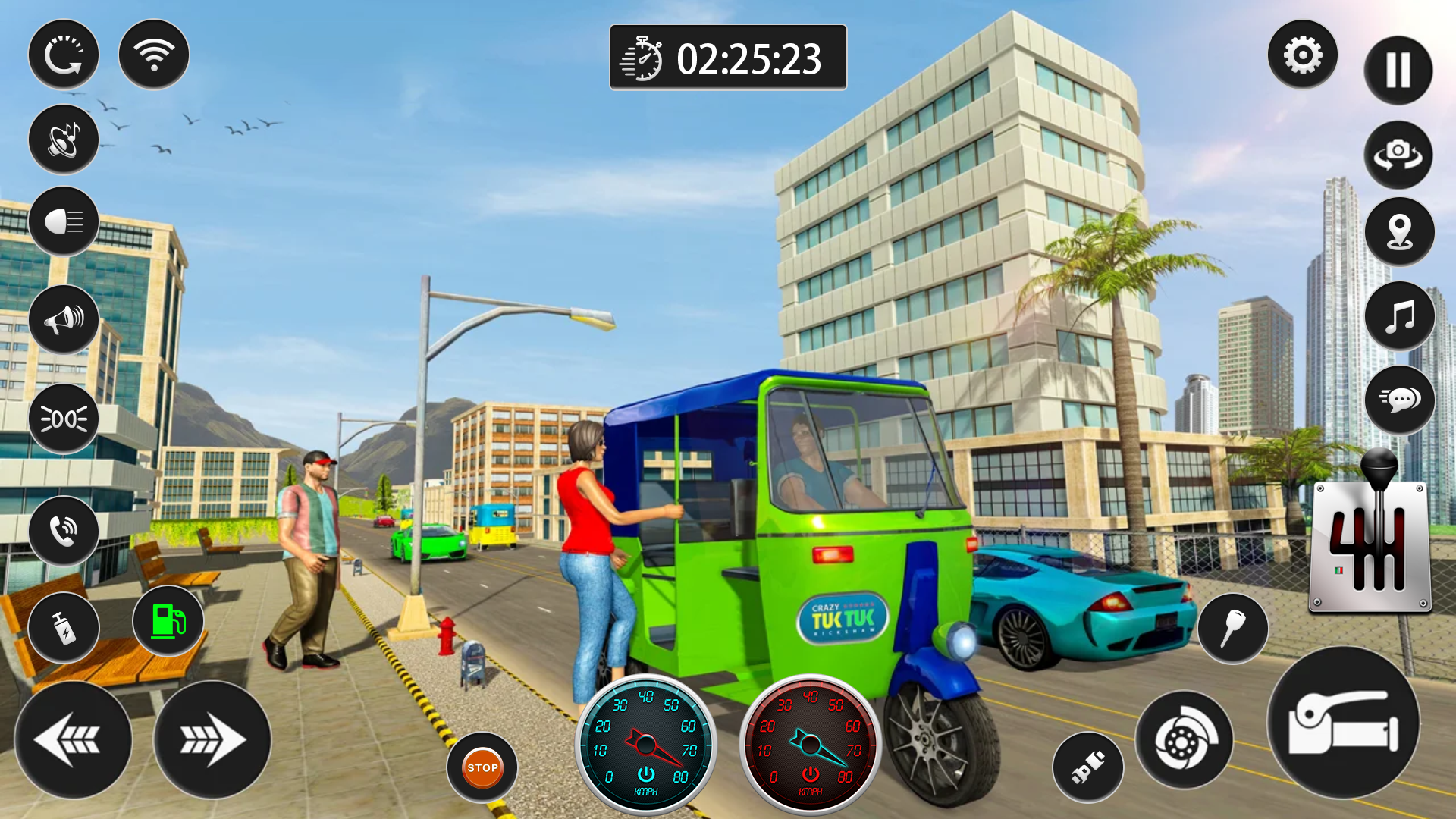
Task: Check the wifi connection indicator
Action: tap(152, 54)
